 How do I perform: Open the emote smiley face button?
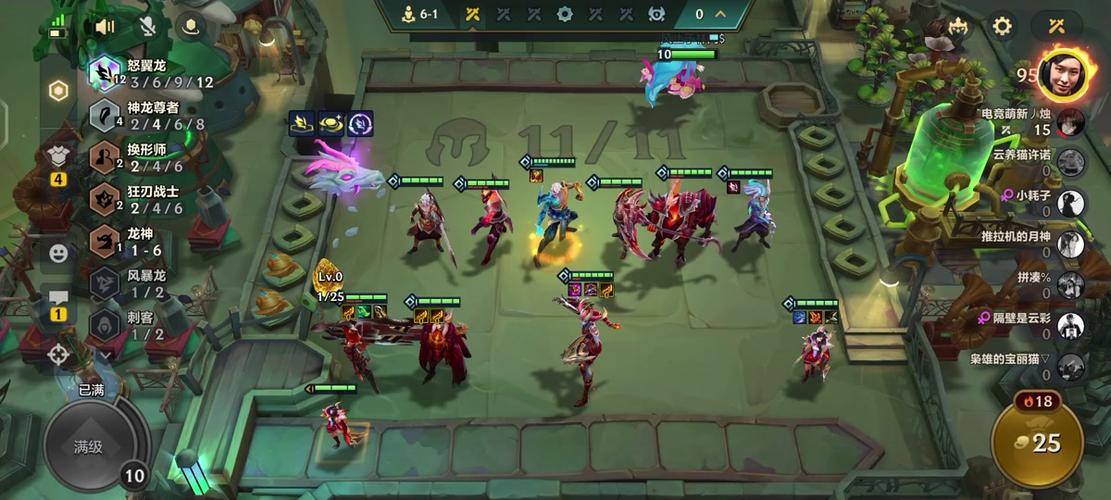(x=58, y=253)
